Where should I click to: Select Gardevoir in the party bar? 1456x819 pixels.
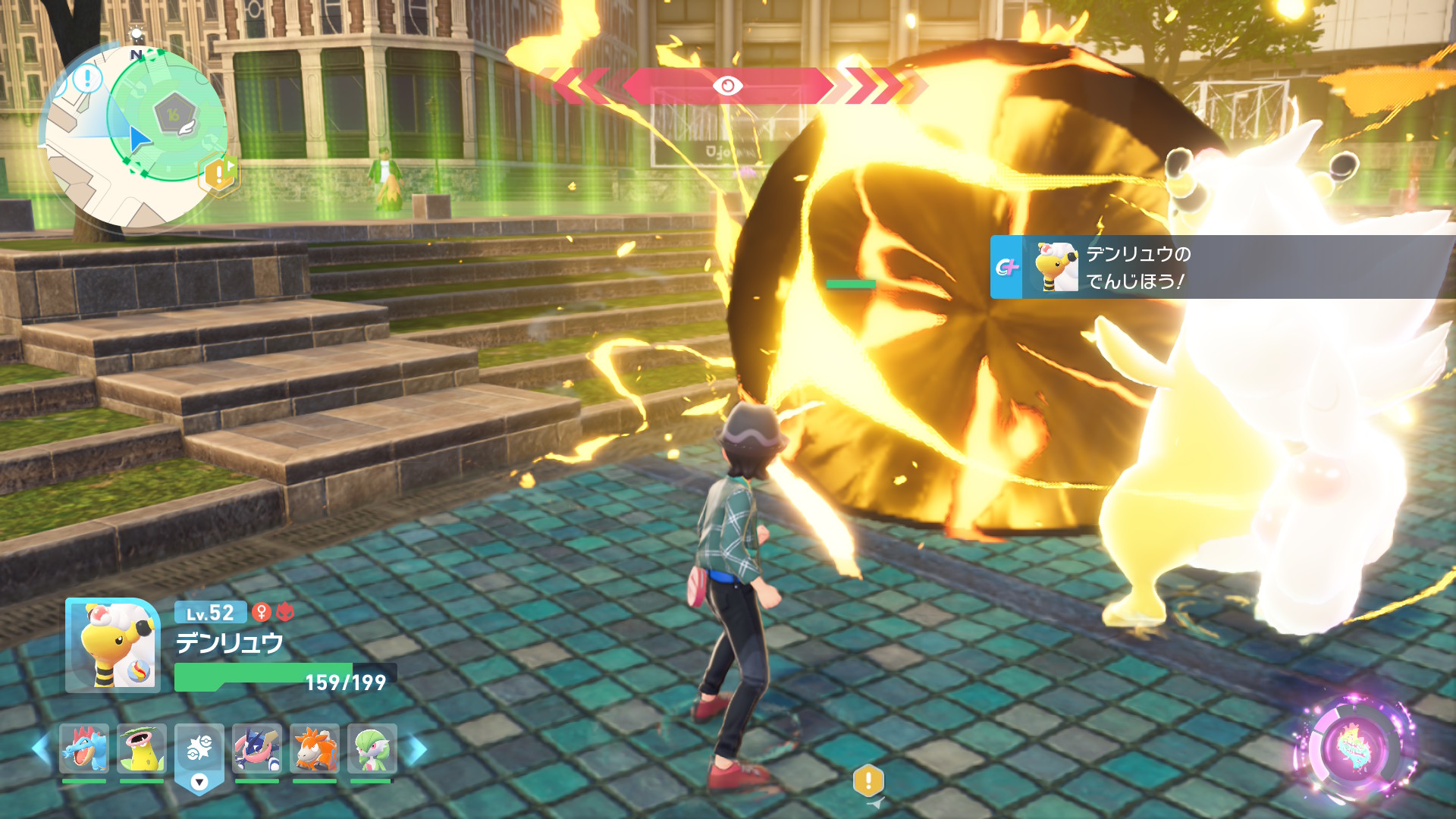pos(372,748)
